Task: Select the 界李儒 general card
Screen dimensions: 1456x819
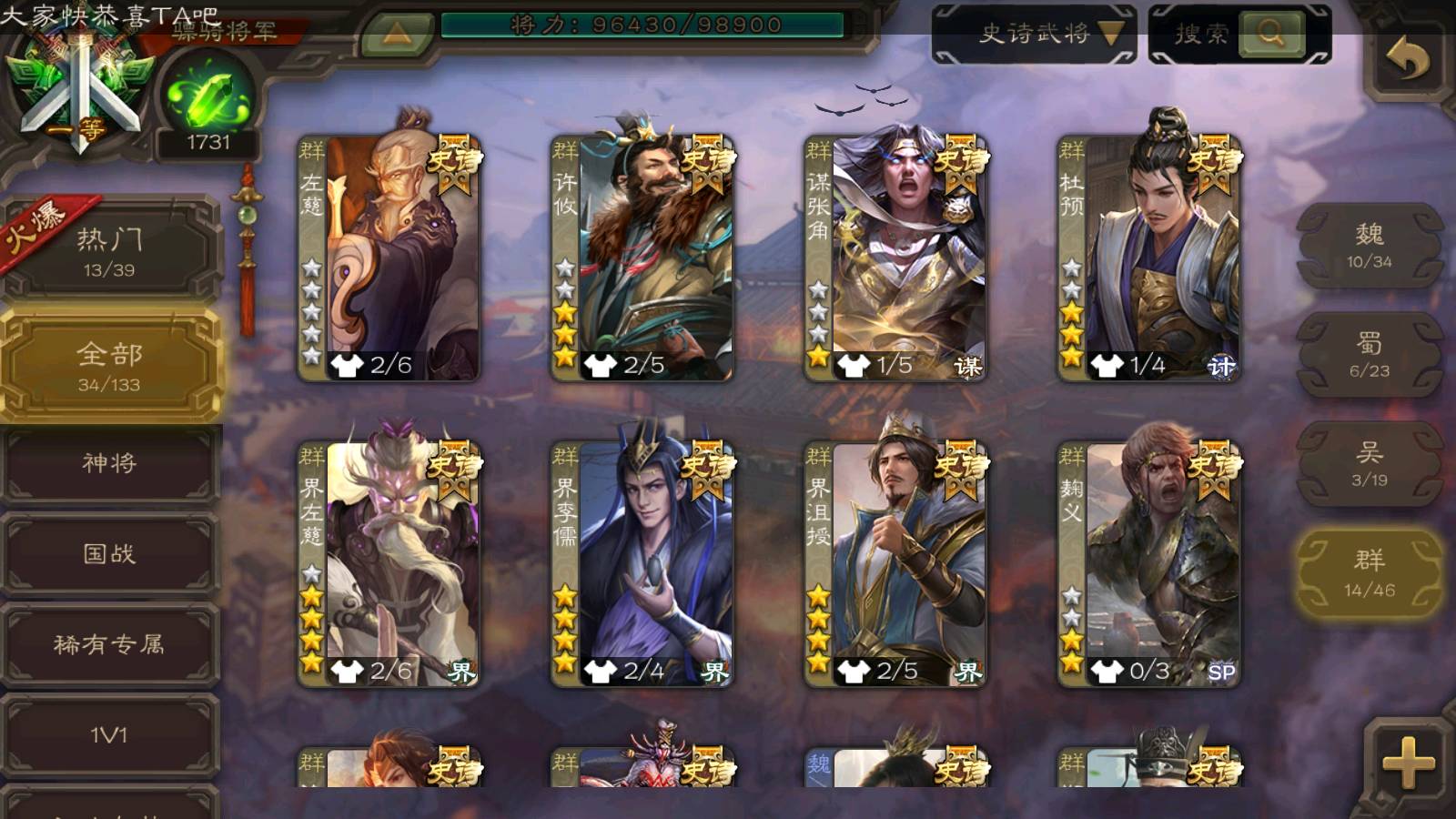Action: [642, 564]
